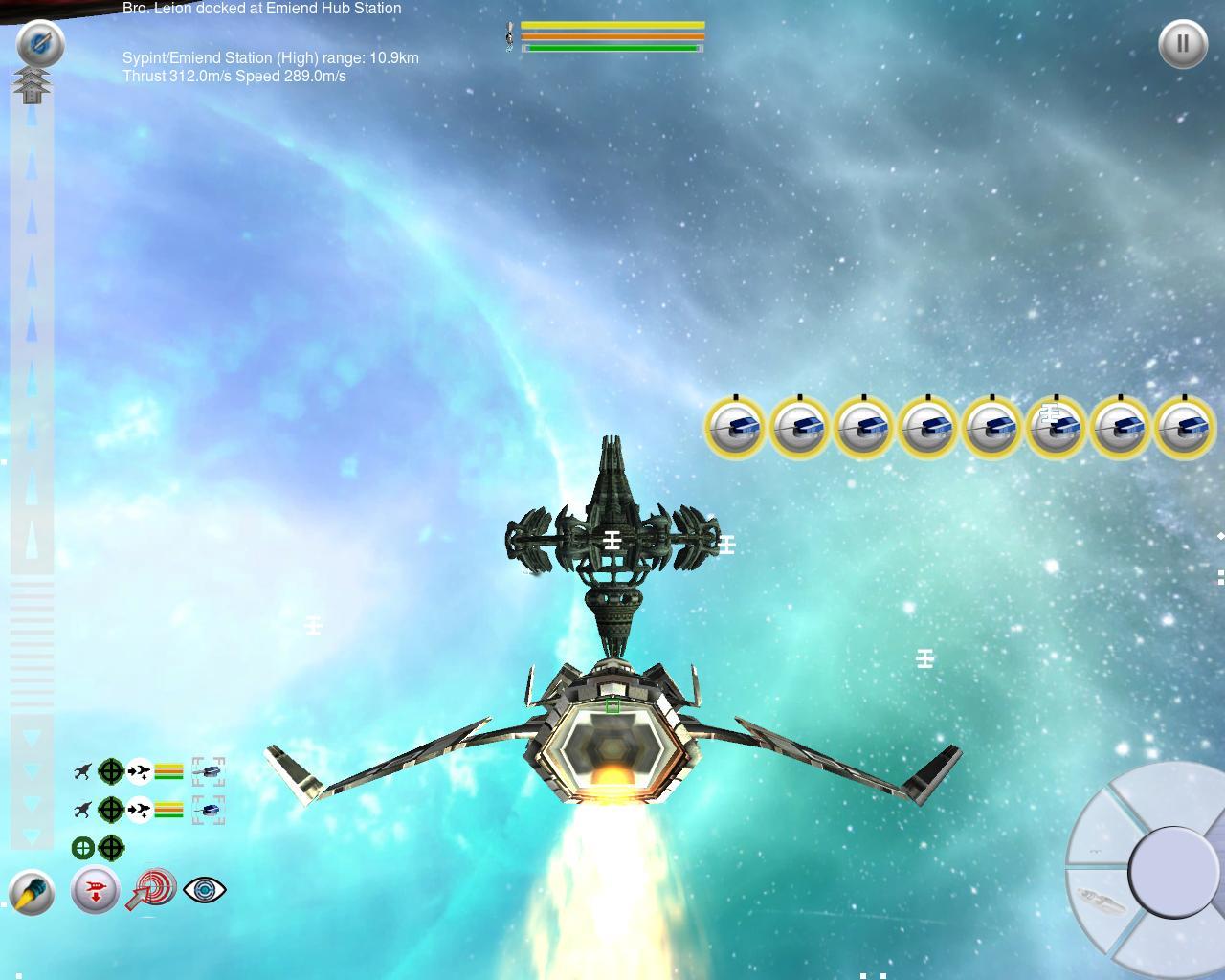1225x980 pixels.
Task: Pause the game with the pause button
Action: point(1182,44)
